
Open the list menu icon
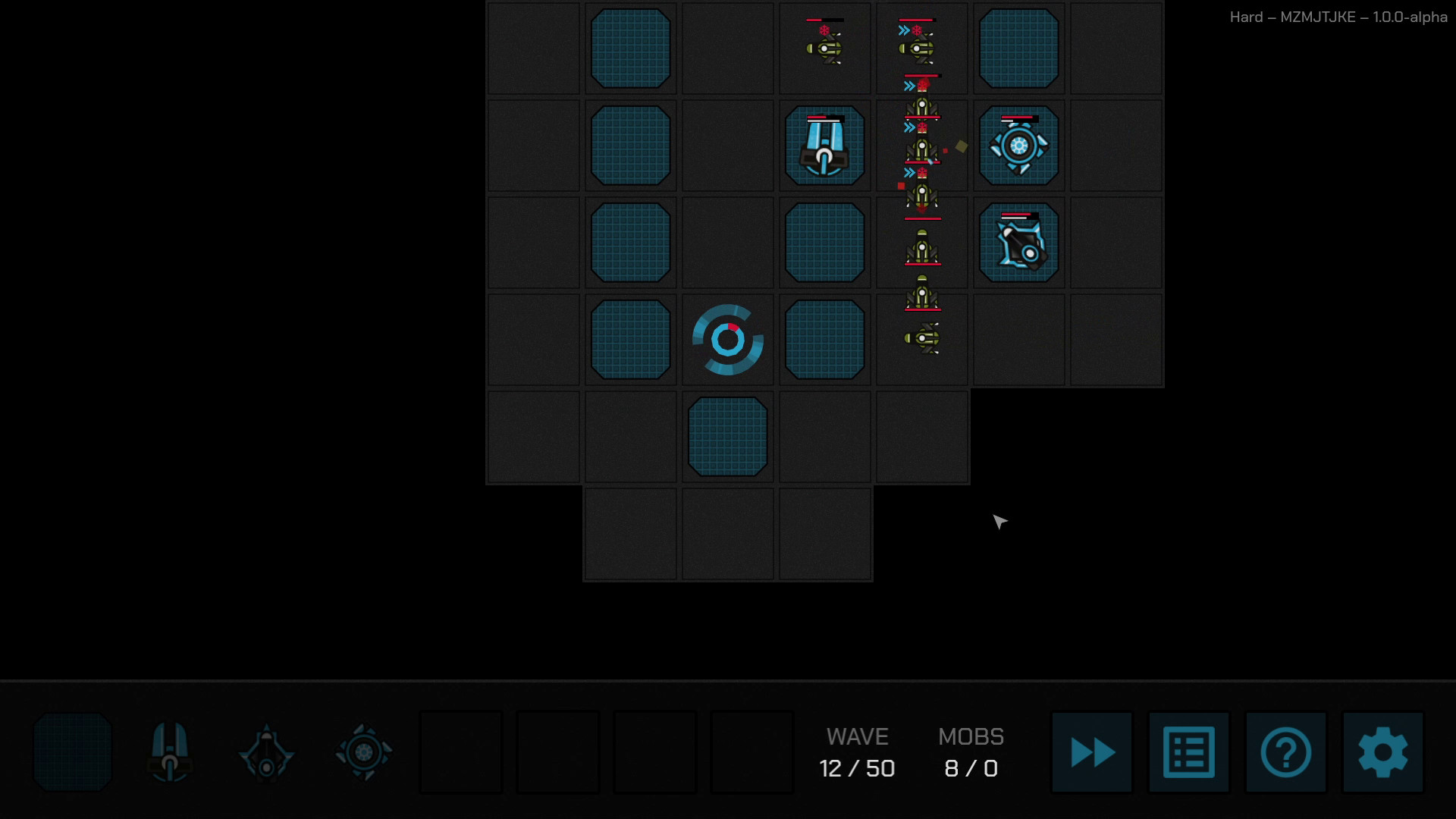click(1188, 752)
